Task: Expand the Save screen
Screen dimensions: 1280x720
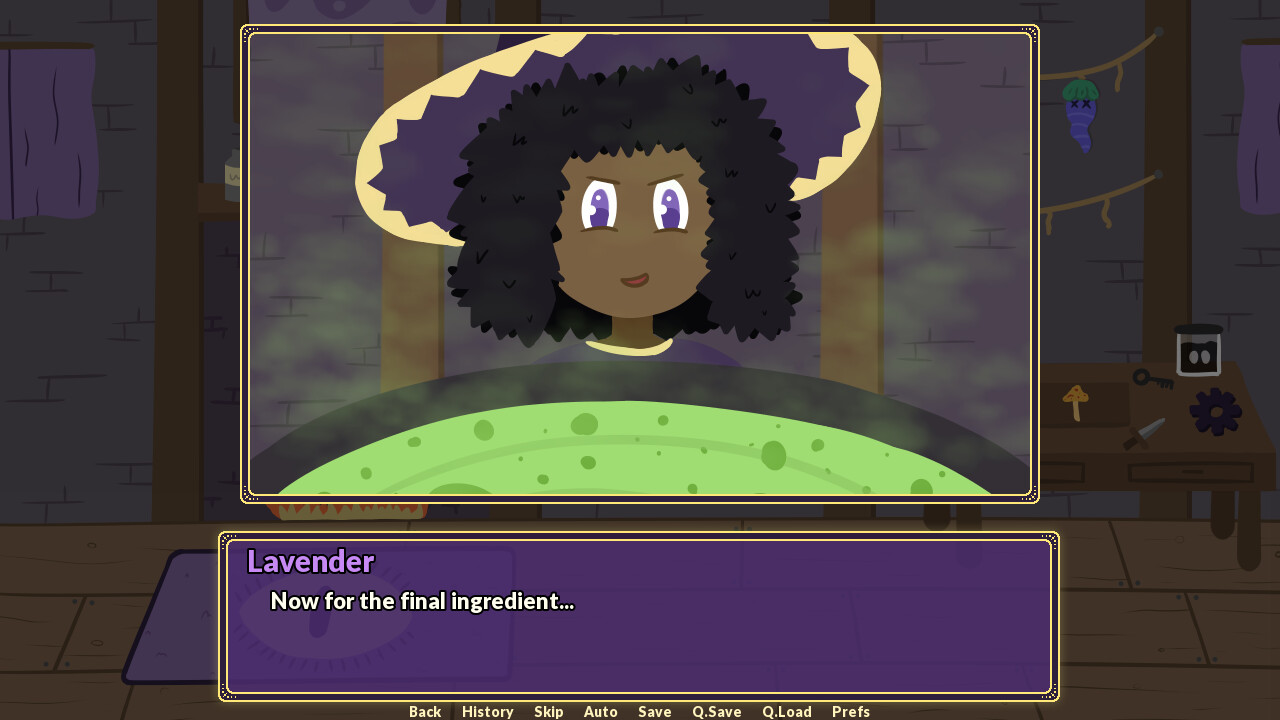Action: click(654, 711)
